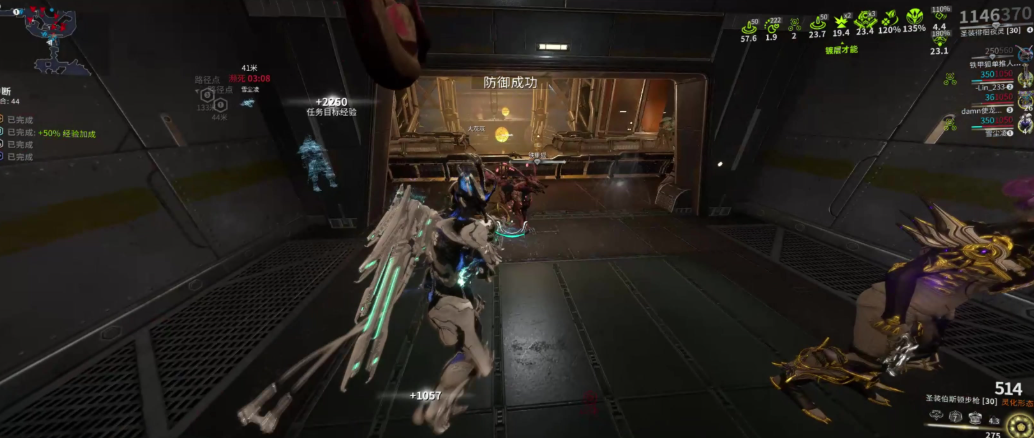
Task: Click the 57.6 timer buff icon
Action: (x=748, y=24)
